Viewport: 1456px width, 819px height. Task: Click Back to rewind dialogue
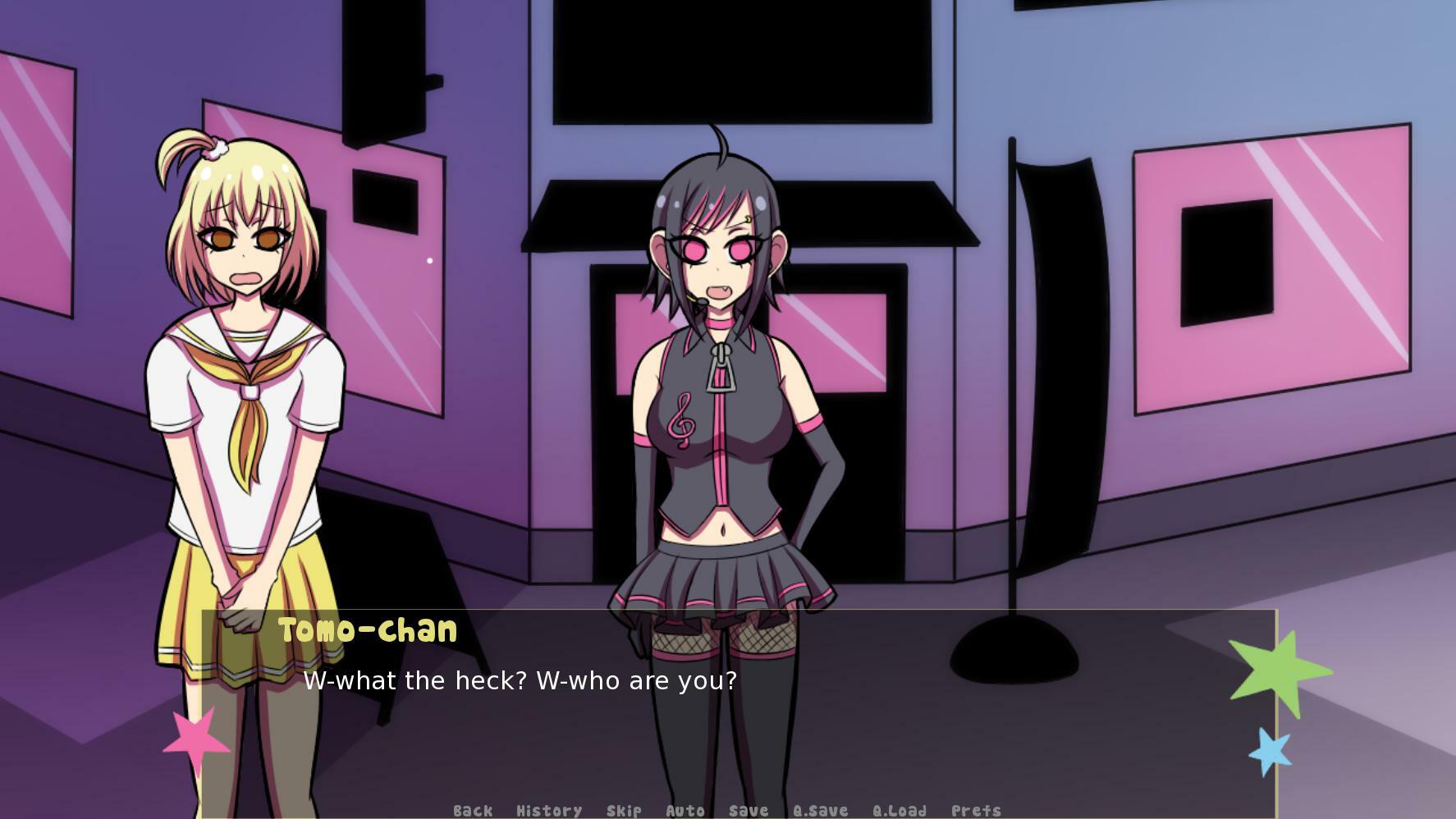coord(470,811)
